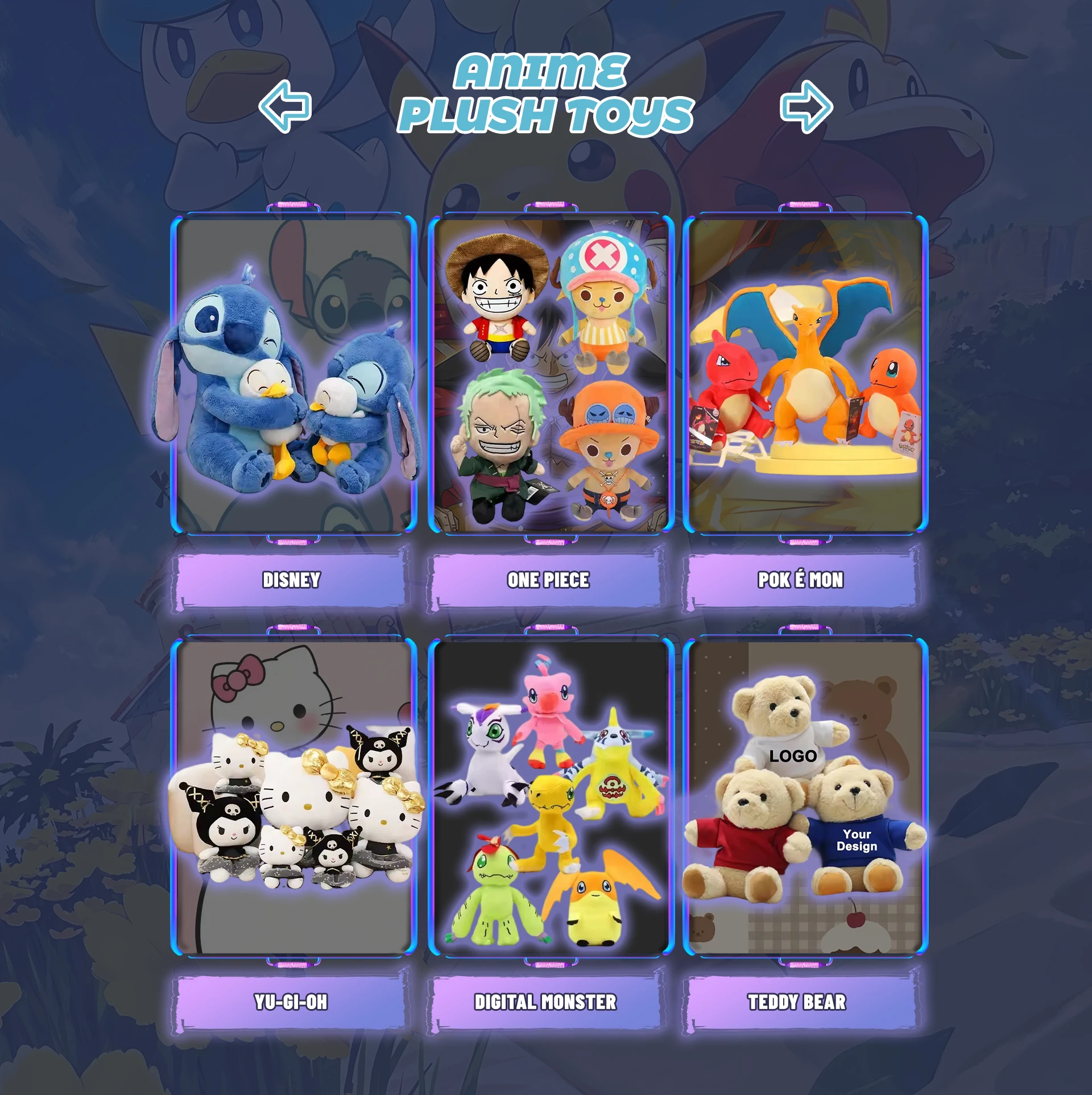1092x1095 pixels.
Task: Activate the TEDDY BEAR label button
Action: tap(797, 1002)
